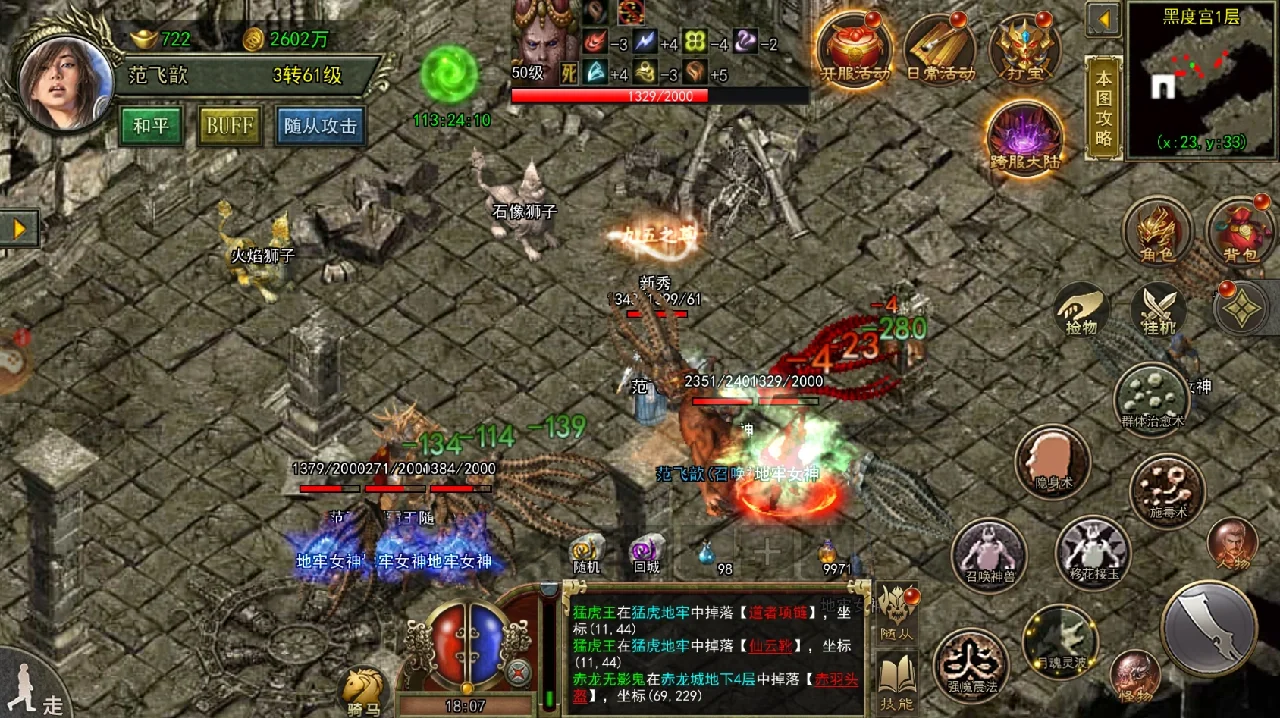Open the BUFF panel

[x=230, y=126]
